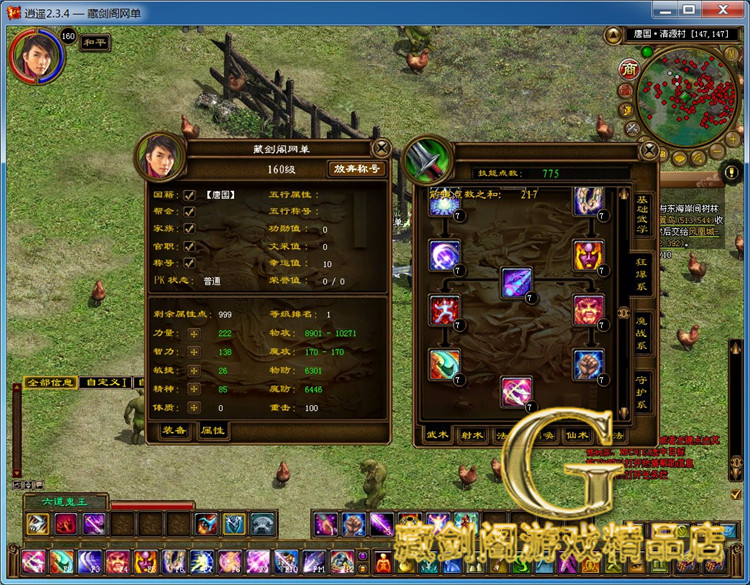Toggle the 国籍 display checkbox
This screenshot has width=750, height=585.
click(188, 195)
